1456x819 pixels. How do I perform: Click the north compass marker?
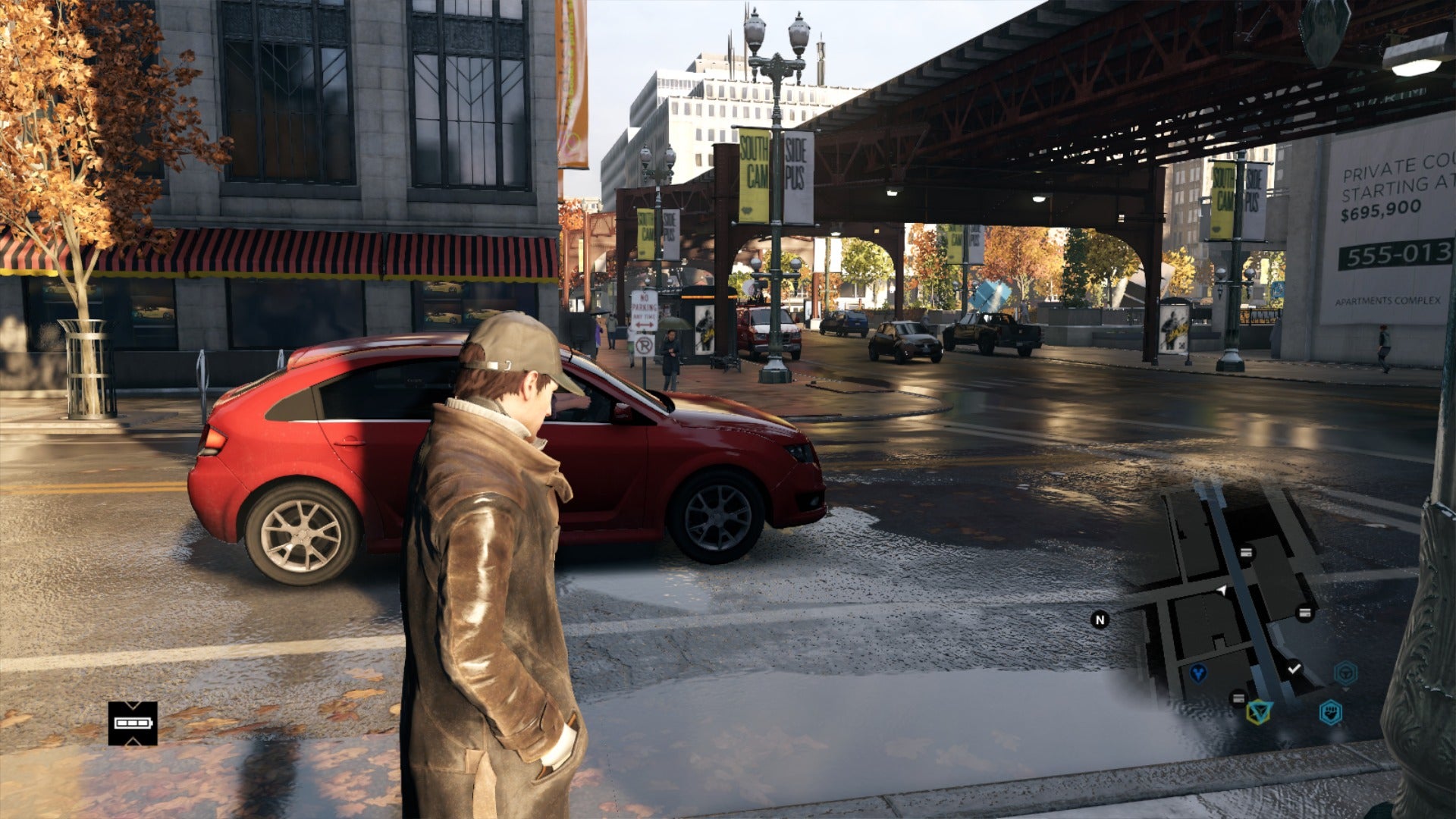coord(1100,620)
